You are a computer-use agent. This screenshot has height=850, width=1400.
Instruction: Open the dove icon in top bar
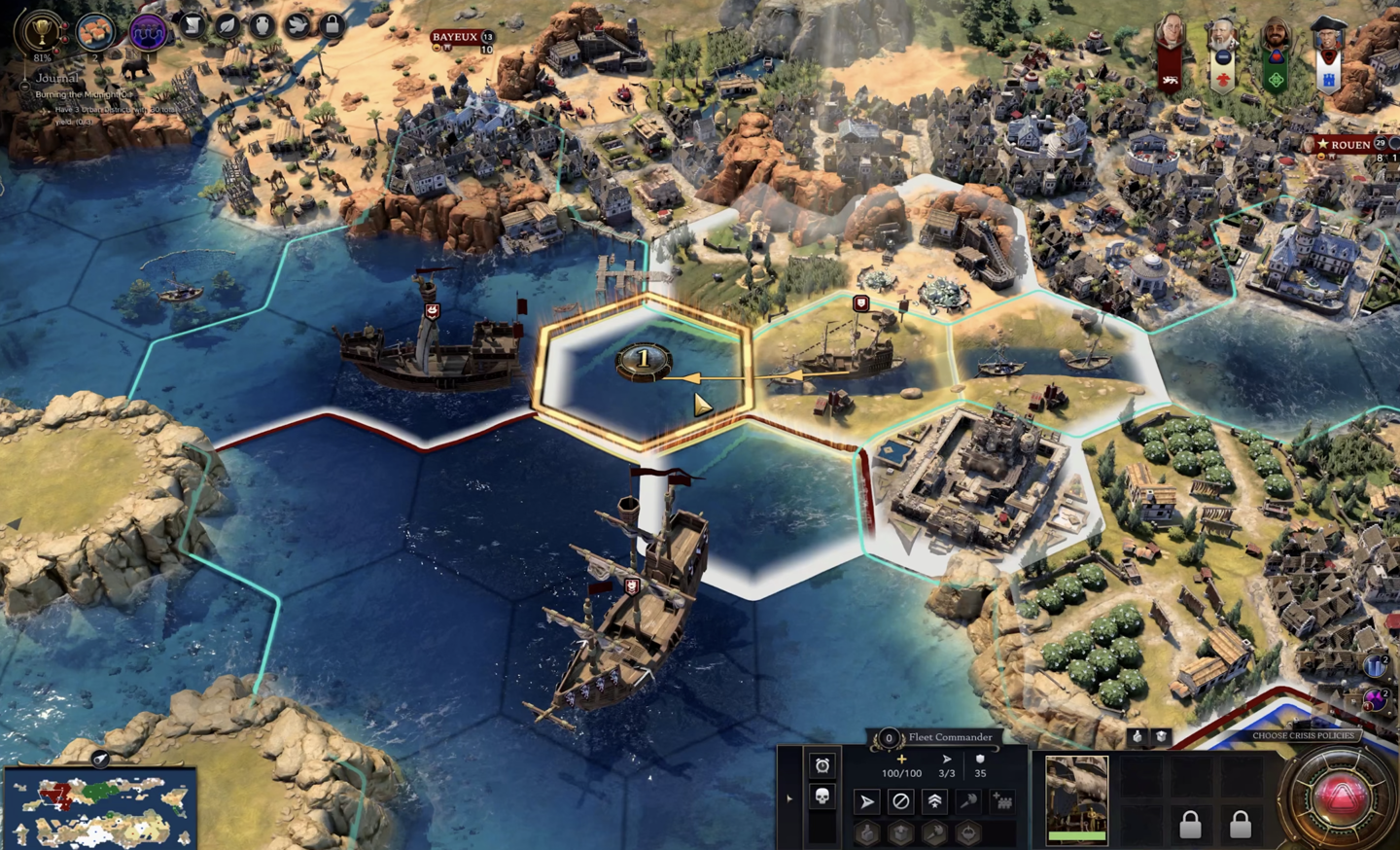click(x=297, y=24)
